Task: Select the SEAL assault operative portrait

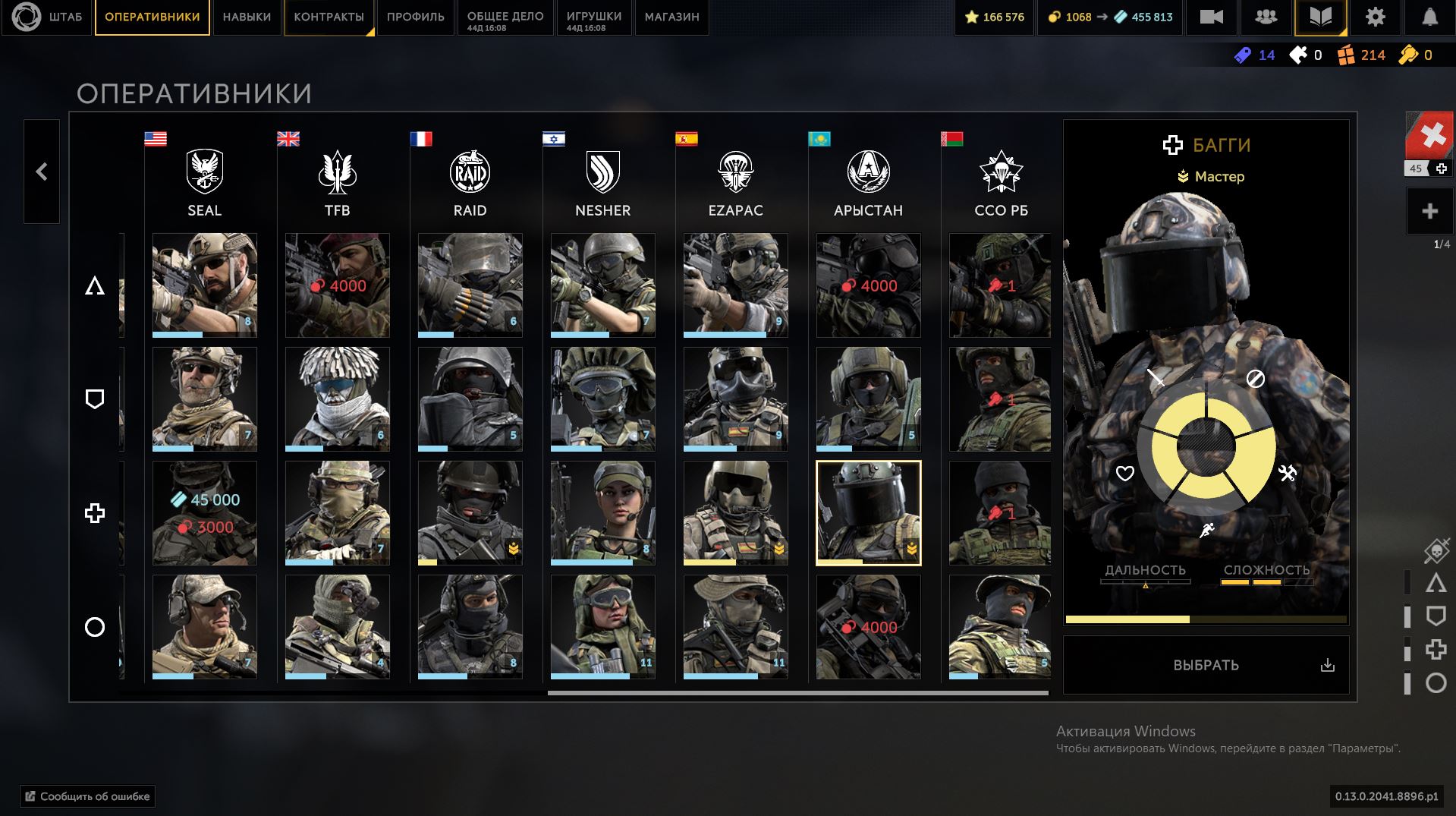Action: pyautogui.click(x=204, y=285)
